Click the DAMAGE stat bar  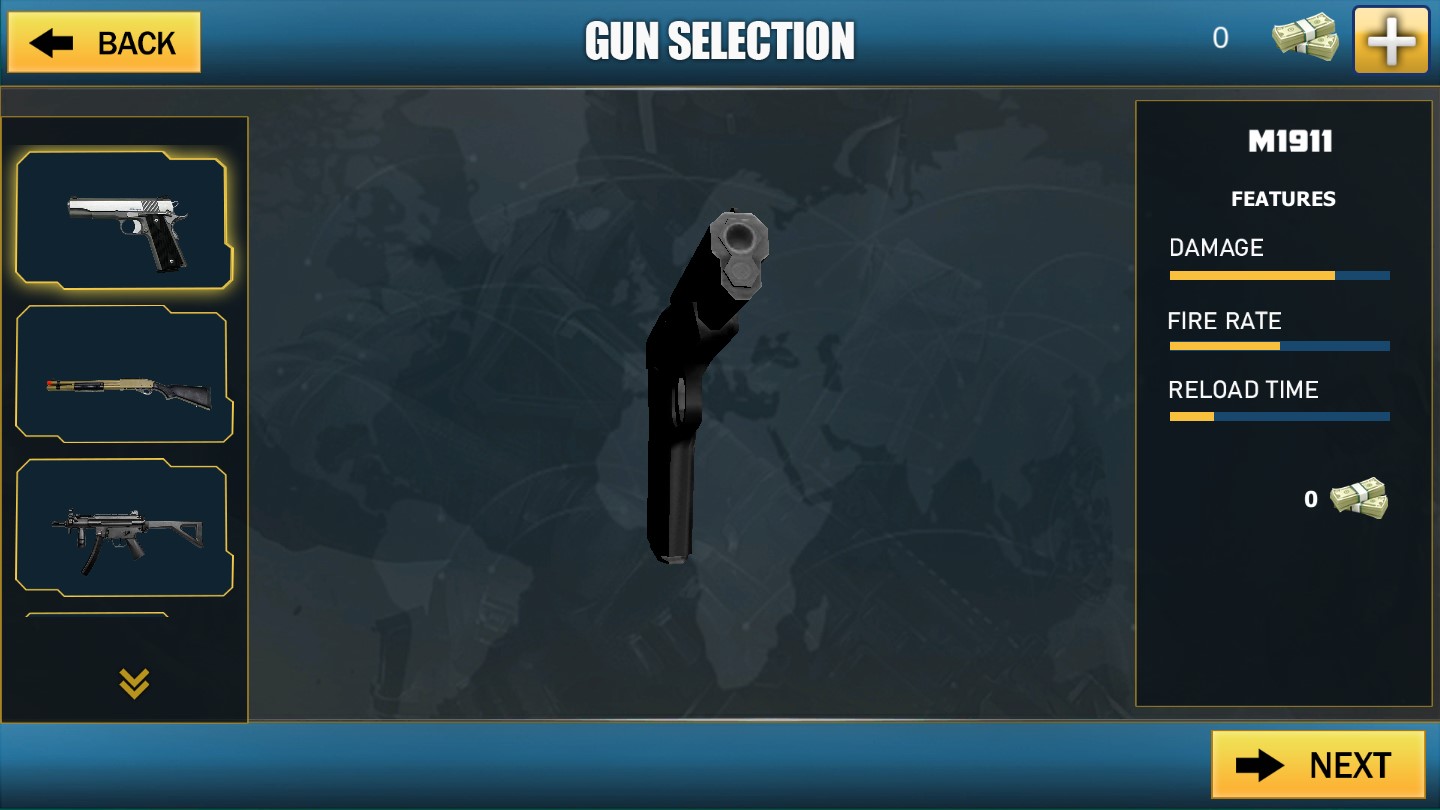click(x=1280, y=275)
